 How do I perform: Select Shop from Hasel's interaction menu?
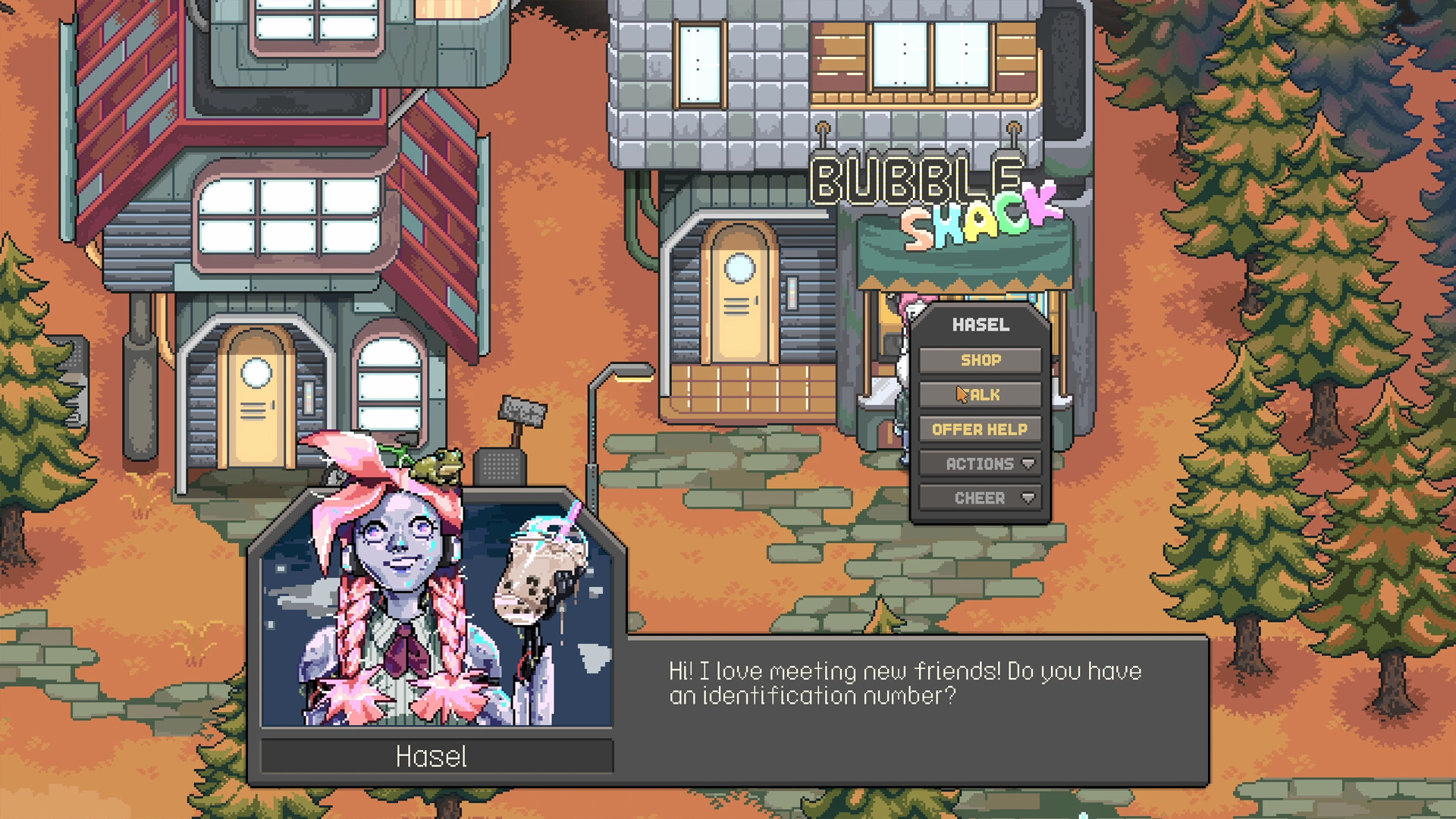[x=979, y=360]
